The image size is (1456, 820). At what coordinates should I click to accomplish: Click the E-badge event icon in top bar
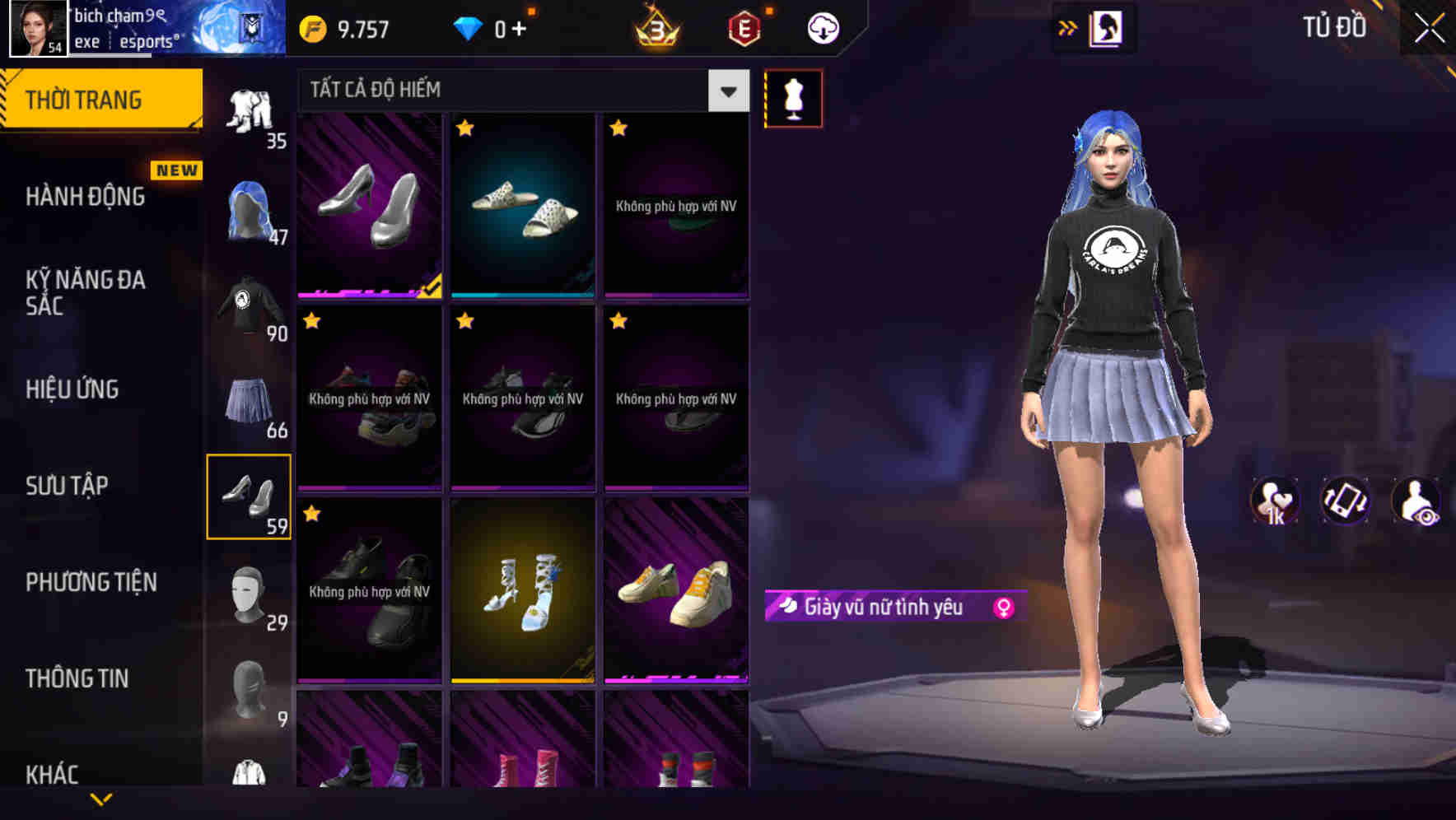(744, 26)
